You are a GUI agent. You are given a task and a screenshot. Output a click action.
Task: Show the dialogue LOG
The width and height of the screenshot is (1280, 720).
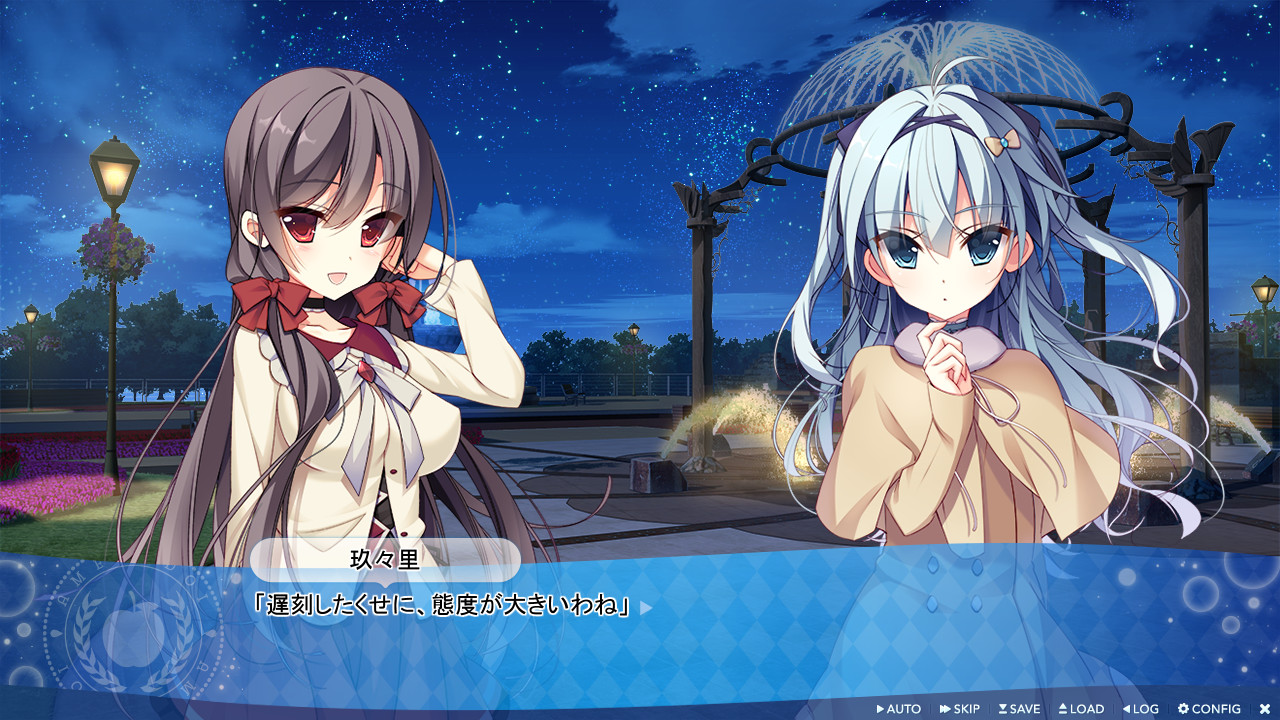(1140, 709)
